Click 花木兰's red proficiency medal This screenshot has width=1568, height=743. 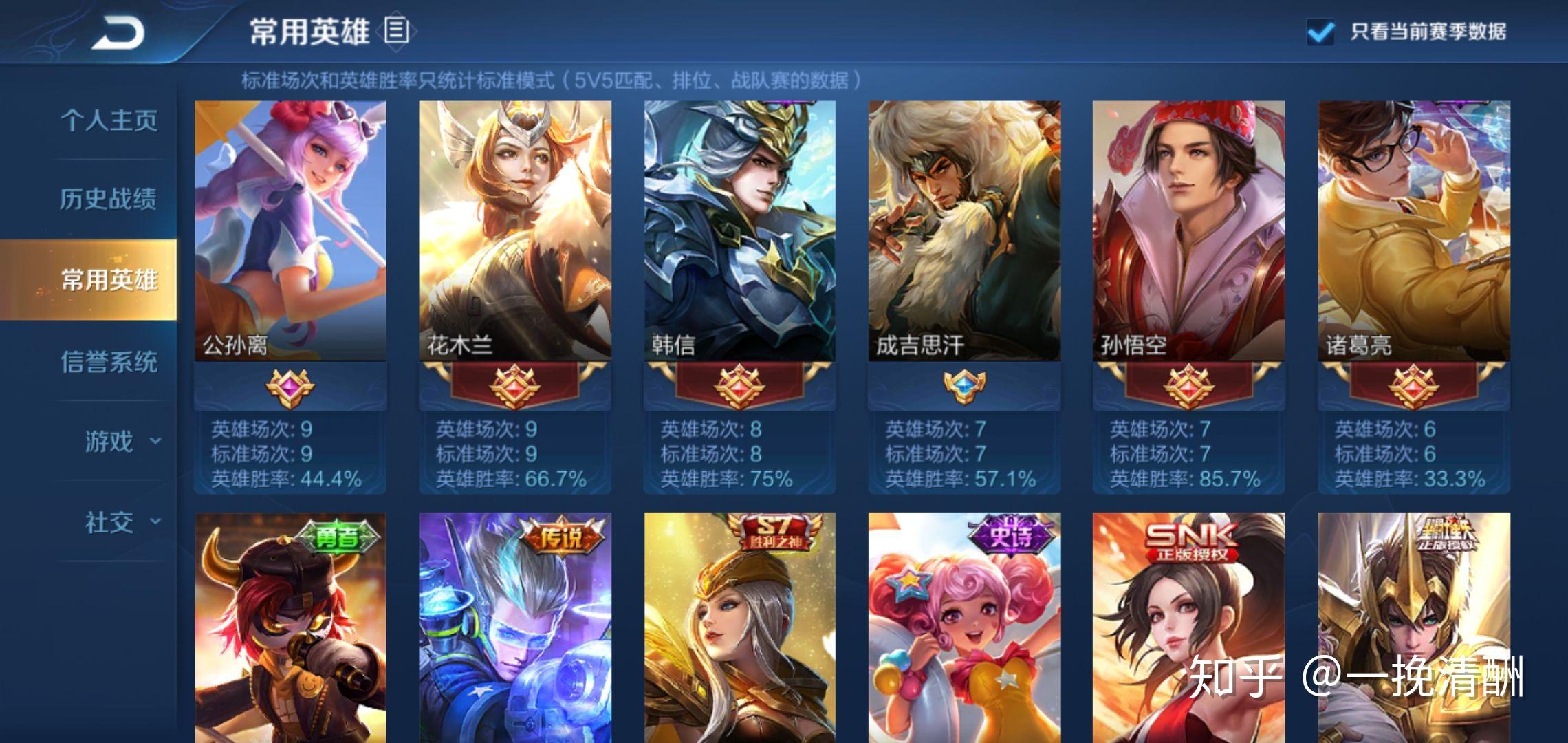tap(515, 387)
